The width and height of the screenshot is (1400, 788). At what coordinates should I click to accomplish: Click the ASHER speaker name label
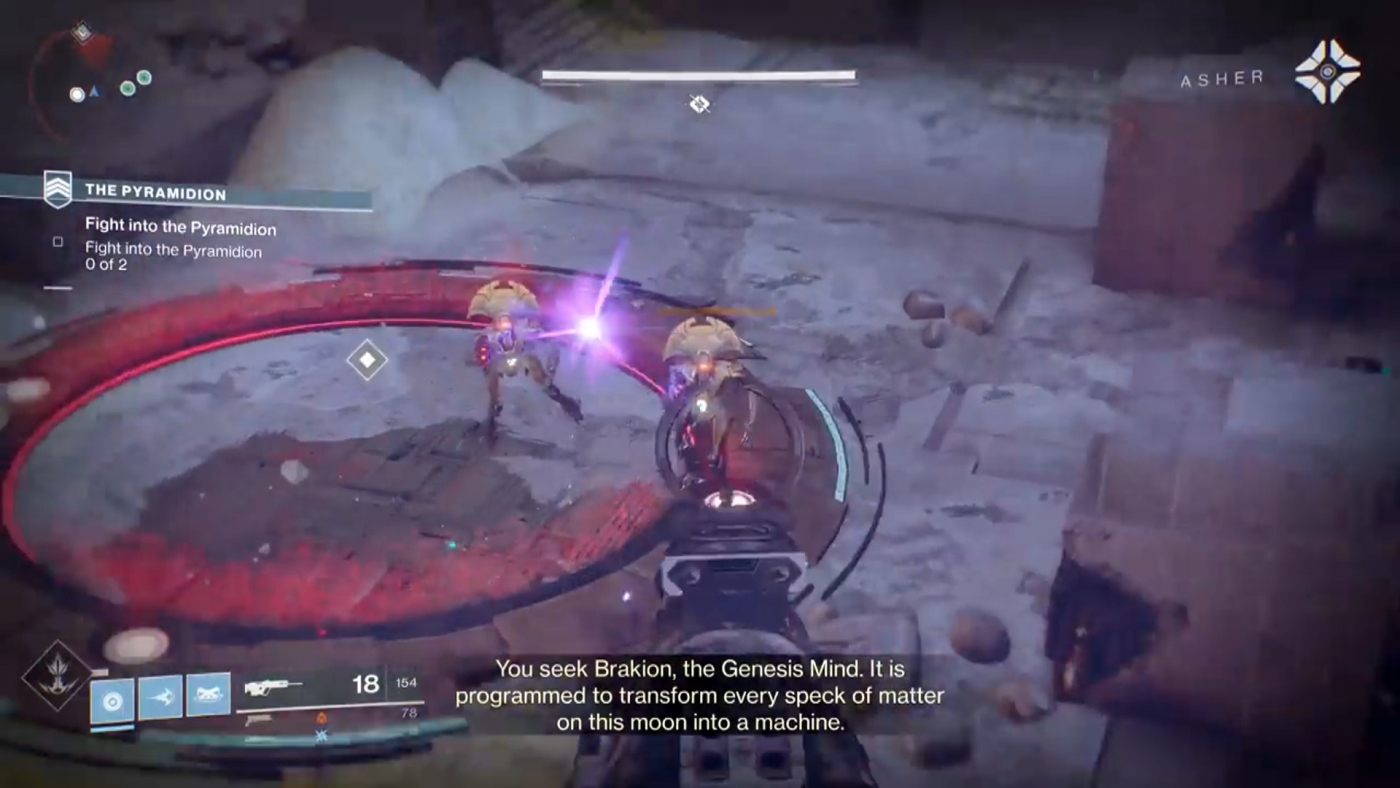click(1220, 79)
